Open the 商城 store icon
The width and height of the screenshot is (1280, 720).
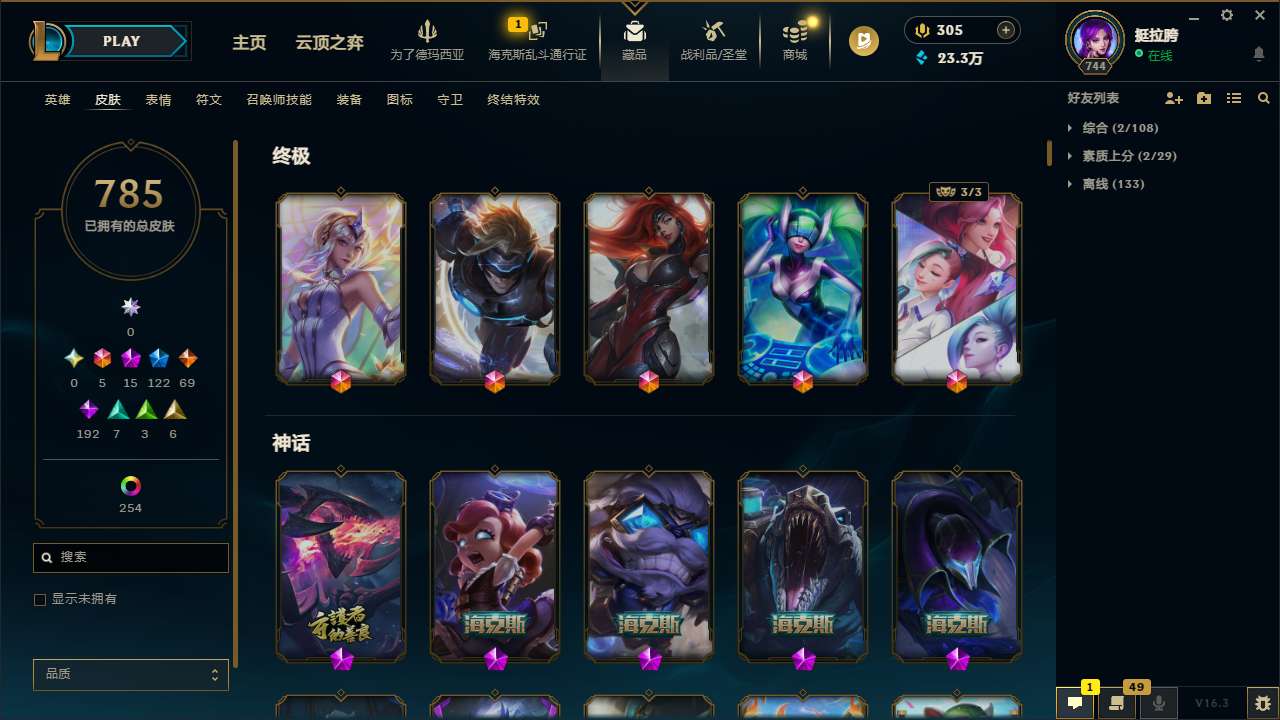tap(795, 30)
